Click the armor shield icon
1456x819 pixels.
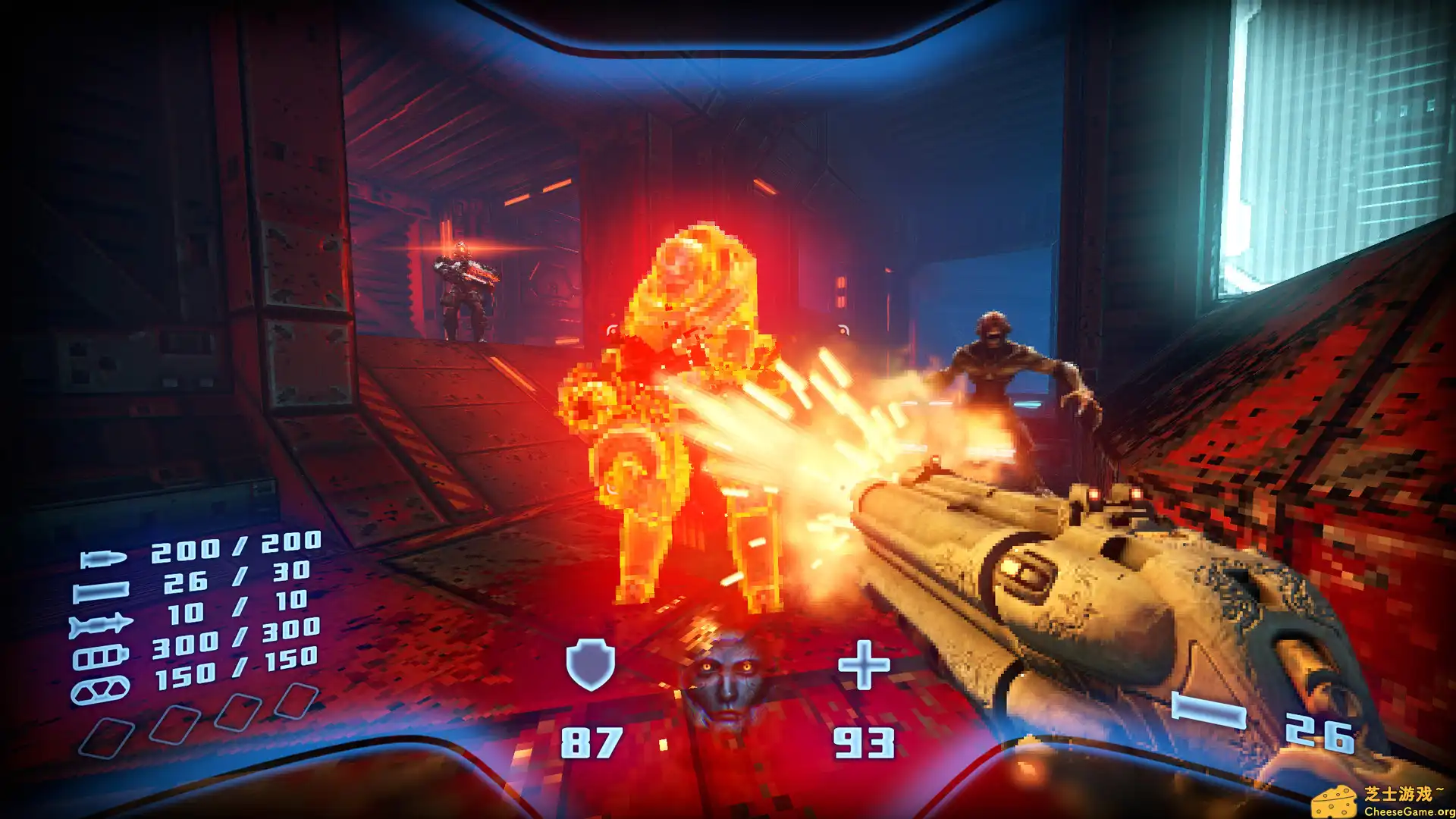click(x=590, y=664)
